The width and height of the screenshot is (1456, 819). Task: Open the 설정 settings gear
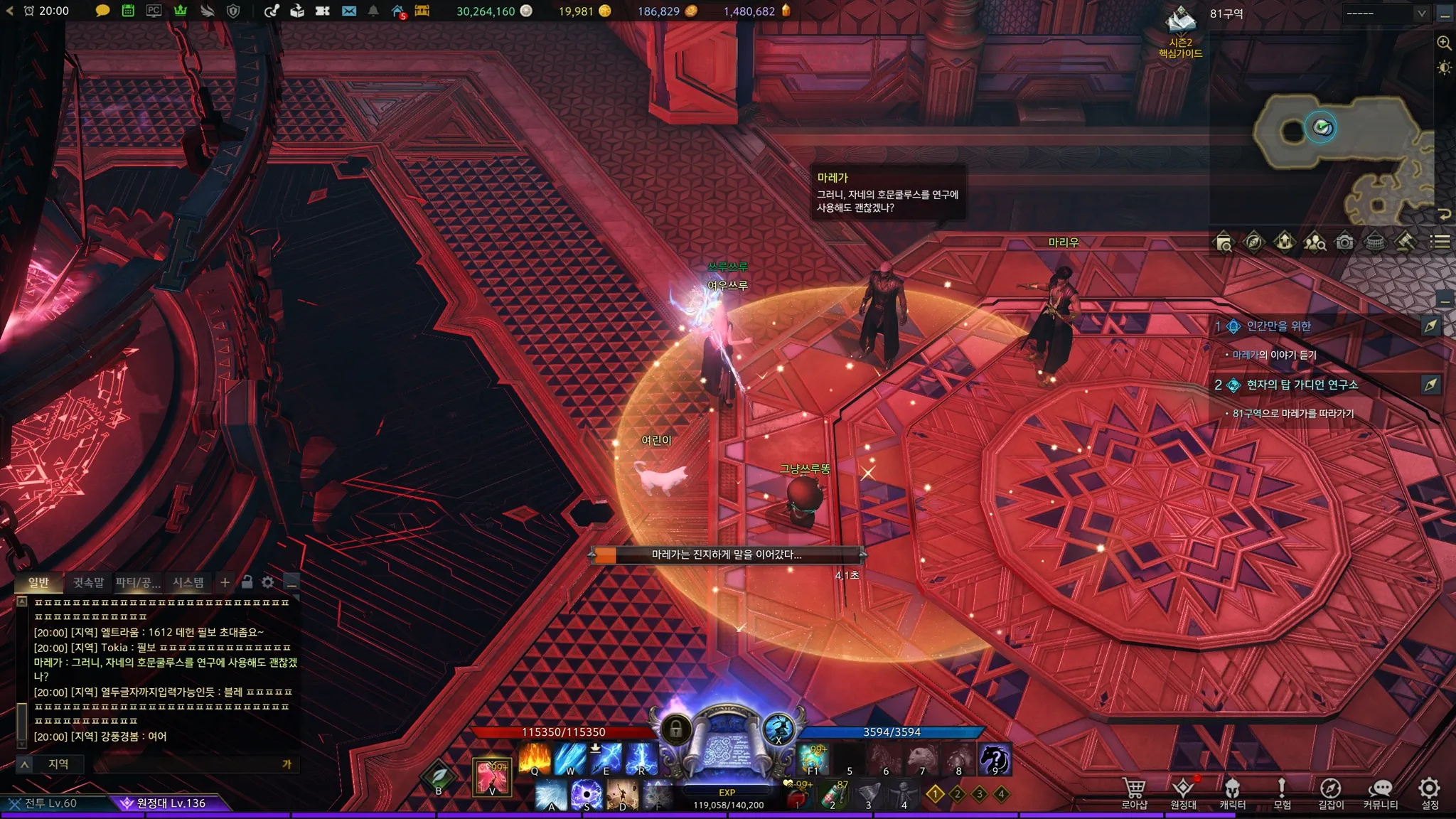coord(1430,793)
